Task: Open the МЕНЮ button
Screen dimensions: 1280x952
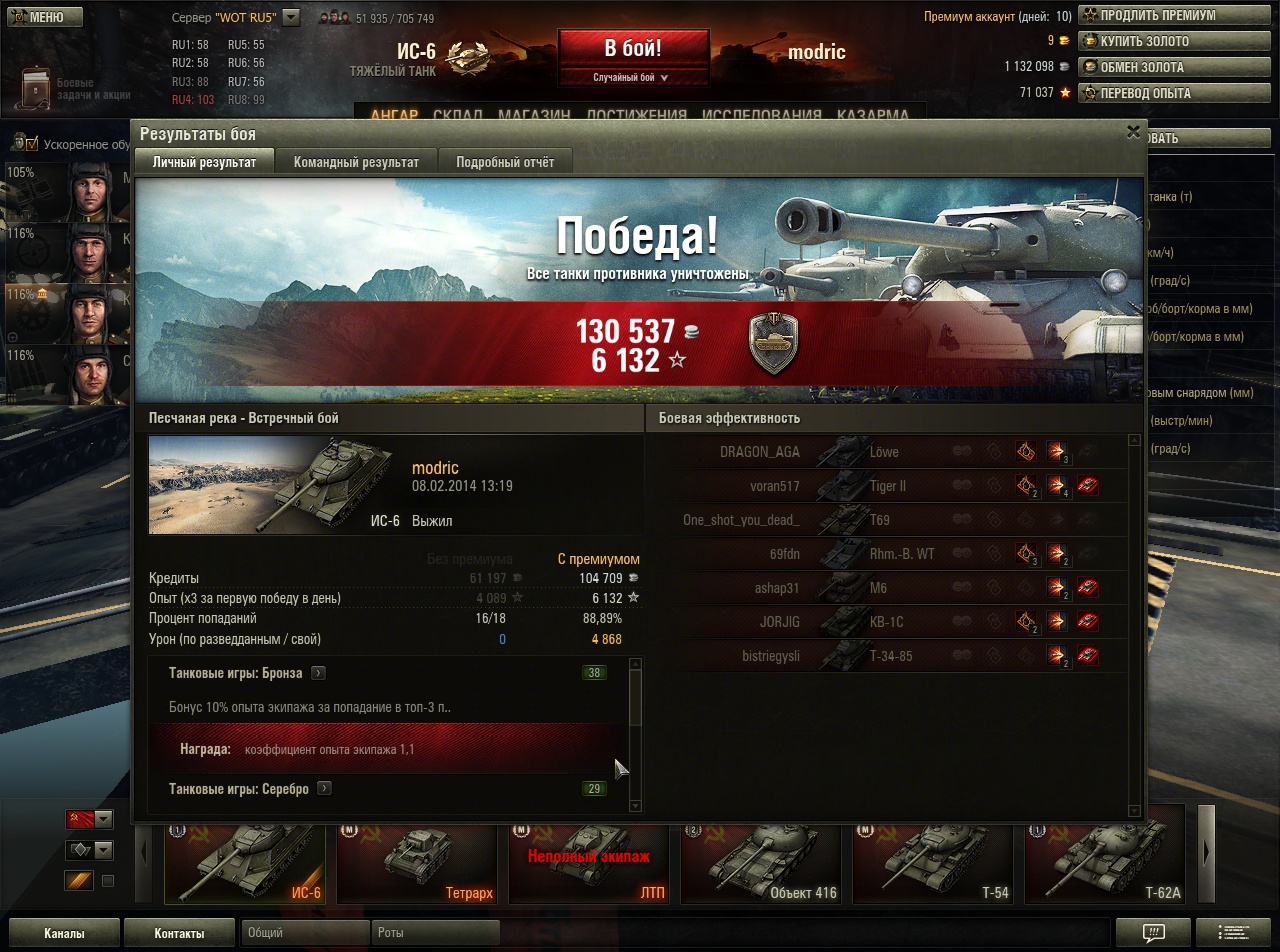Action: (x=40, y=17)
